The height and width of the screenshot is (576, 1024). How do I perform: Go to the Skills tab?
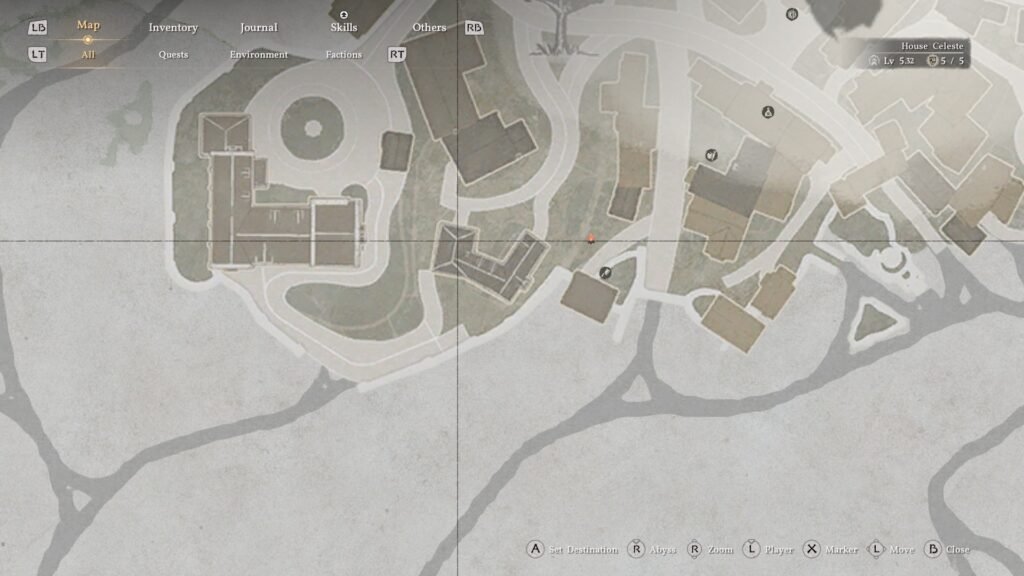[x=344, y=27]
